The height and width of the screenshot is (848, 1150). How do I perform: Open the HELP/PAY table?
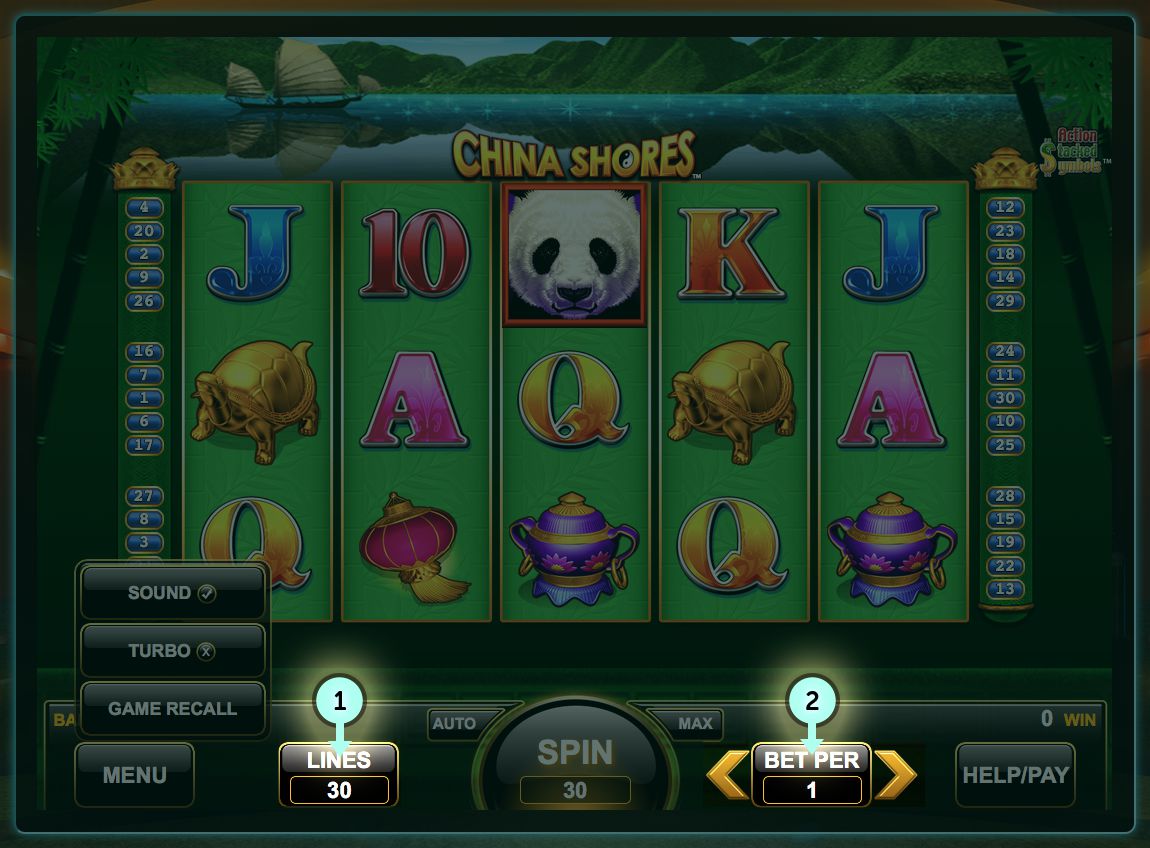click(x=1015, y=775)
